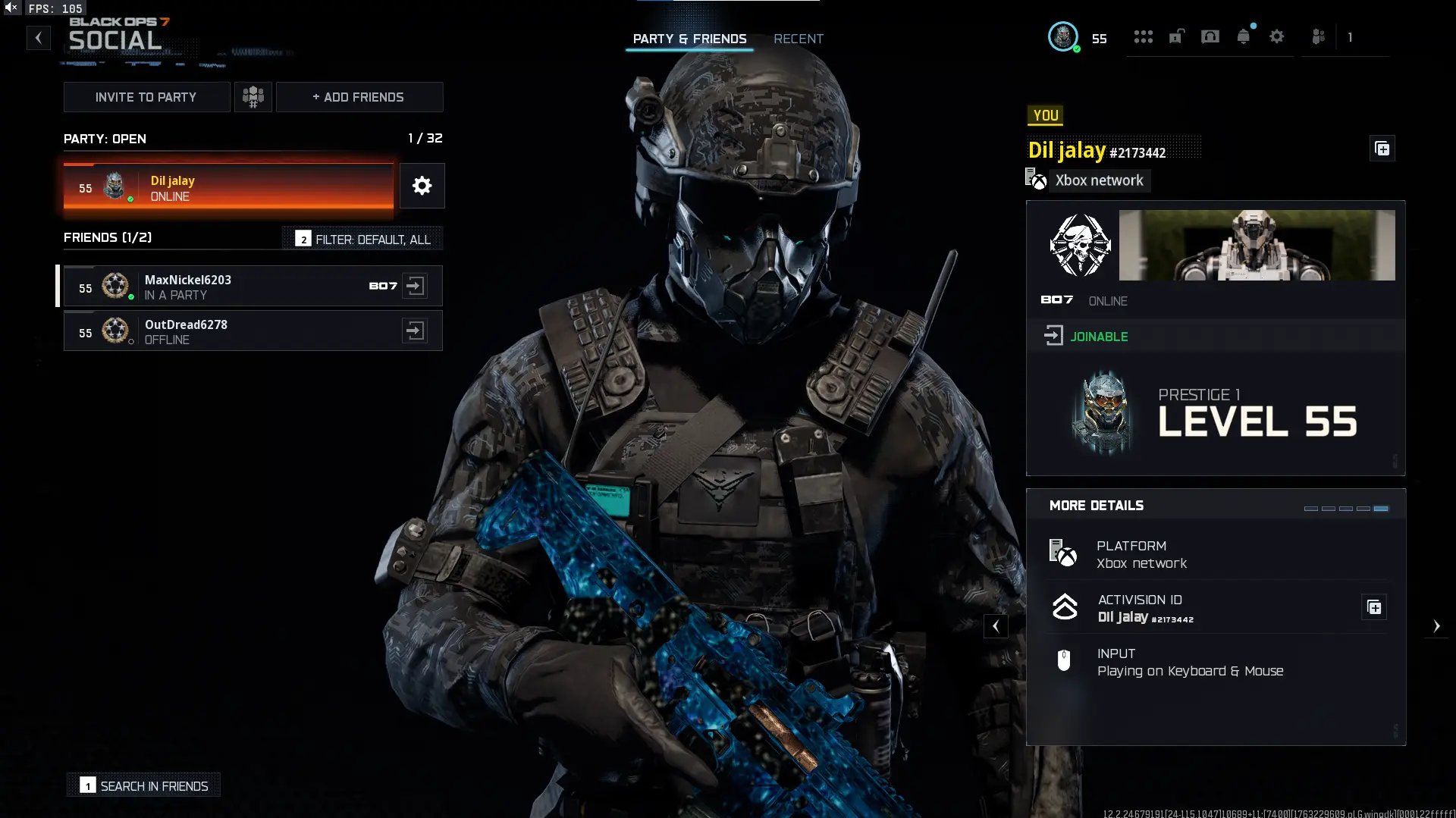
Task: Open the Party & Friends tab
Action: point(689,39)
